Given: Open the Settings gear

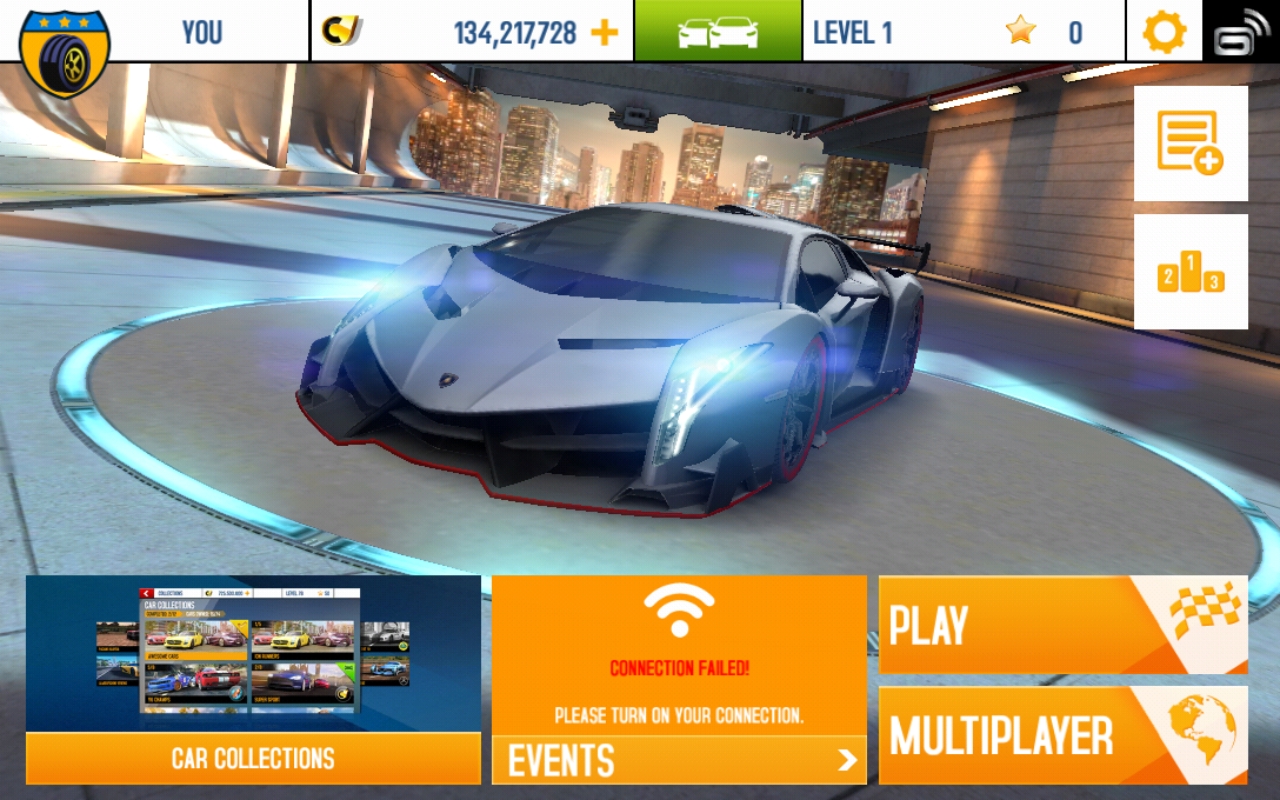Looking at the screenshot, I should [x=1163, y=31].
